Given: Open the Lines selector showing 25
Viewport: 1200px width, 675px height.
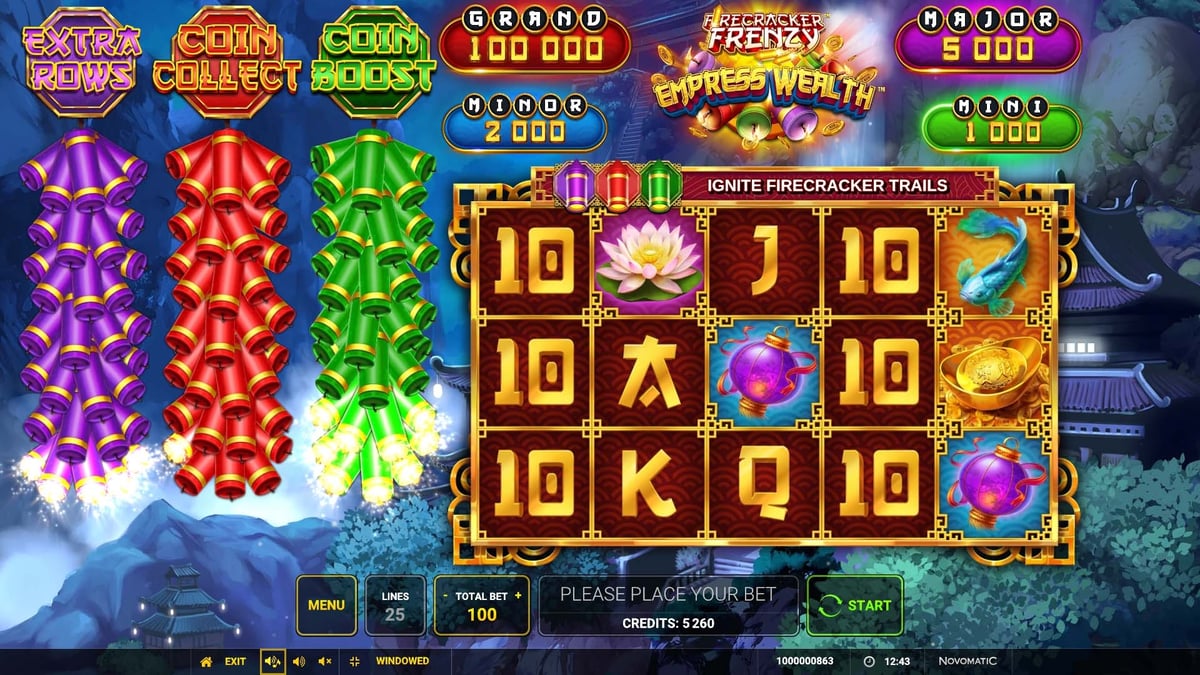Looking at the screenshot, I should pyautogui.click(x=395, y=605).
